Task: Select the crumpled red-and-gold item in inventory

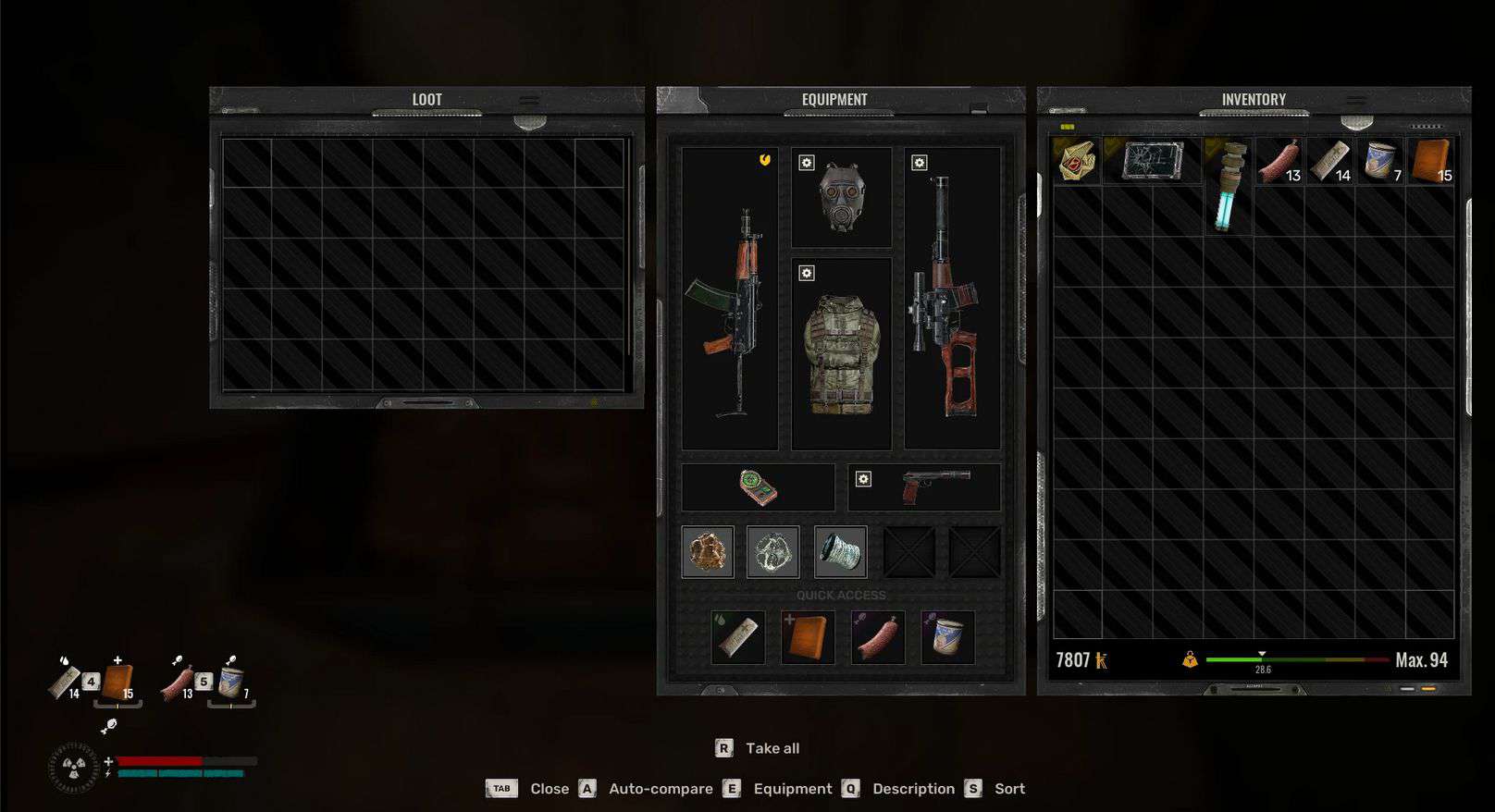Action: click(x=1076, y=161)
